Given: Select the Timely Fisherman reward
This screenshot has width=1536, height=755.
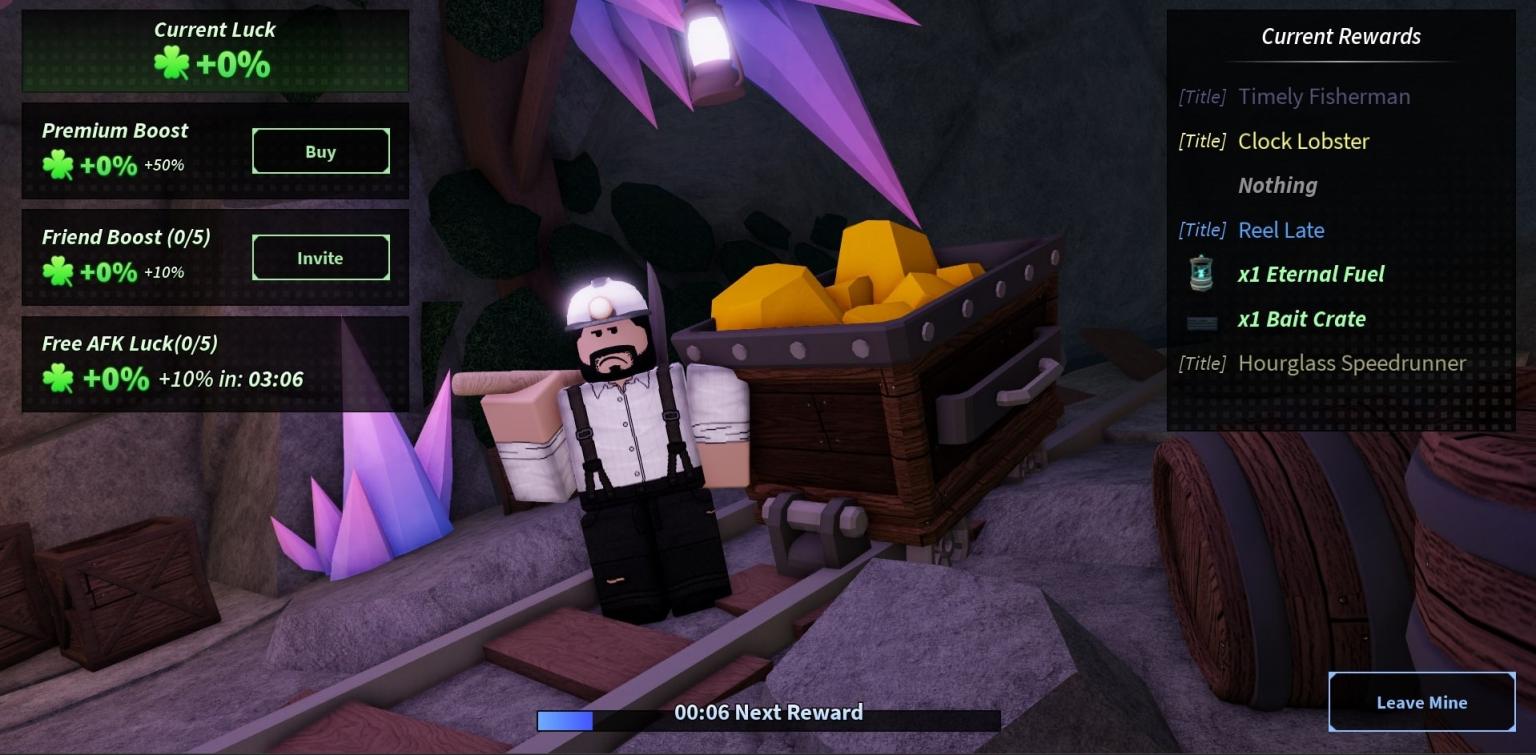Looking at the screenshot, I should coord(1324,96).
